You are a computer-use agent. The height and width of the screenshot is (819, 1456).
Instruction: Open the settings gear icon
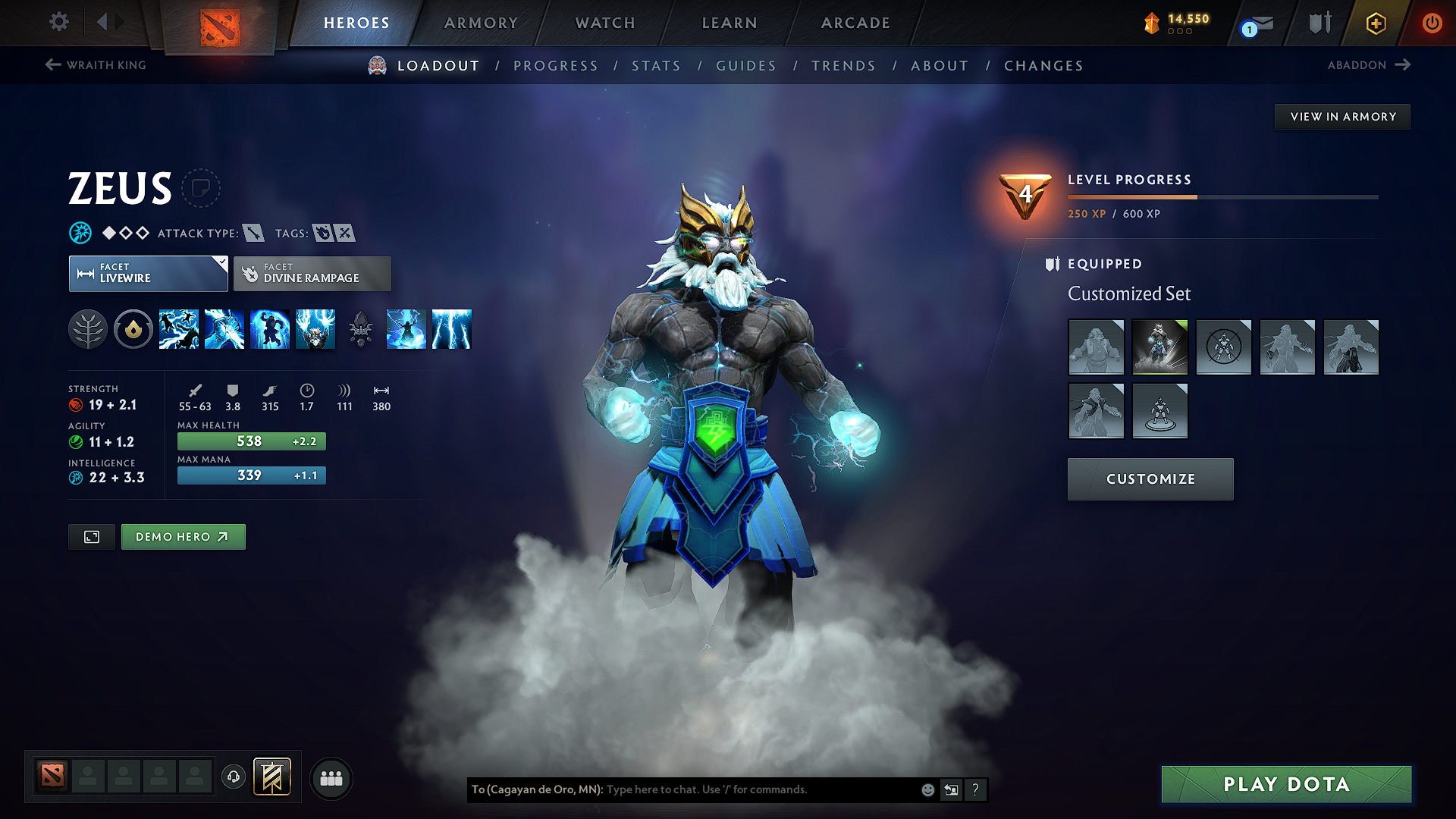58,22
